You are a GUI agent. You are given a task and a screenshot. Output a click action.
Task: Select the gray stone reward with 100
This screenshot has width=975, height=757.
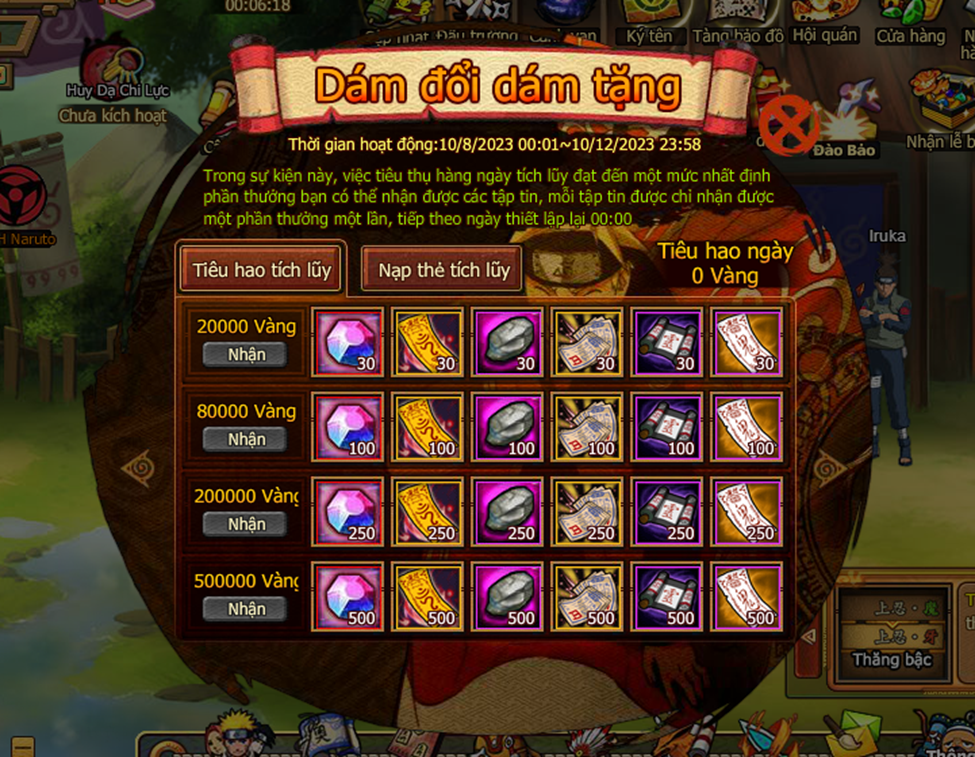click(x=507, y=427)
